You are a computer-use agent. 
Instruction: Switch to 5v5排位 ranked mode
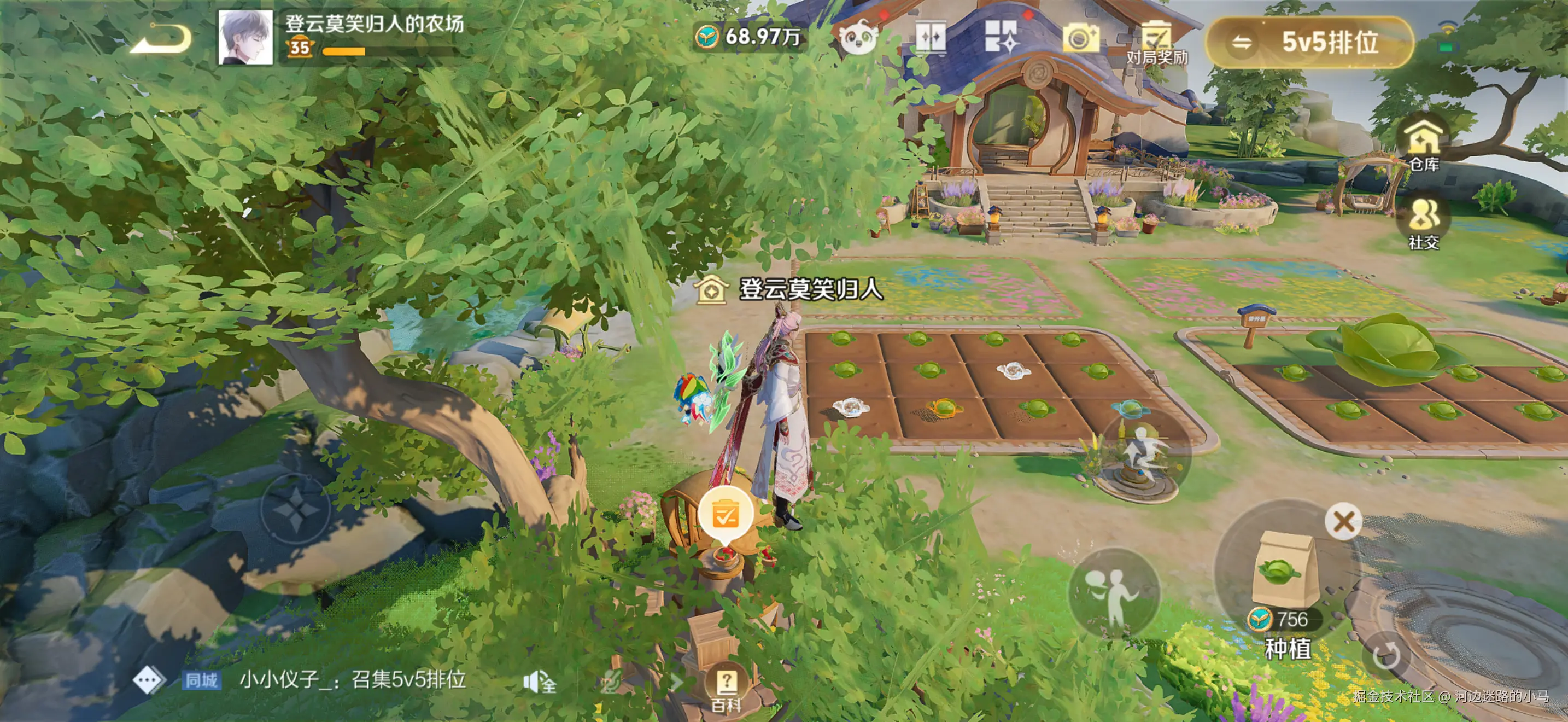click(x=1310, y=42)
